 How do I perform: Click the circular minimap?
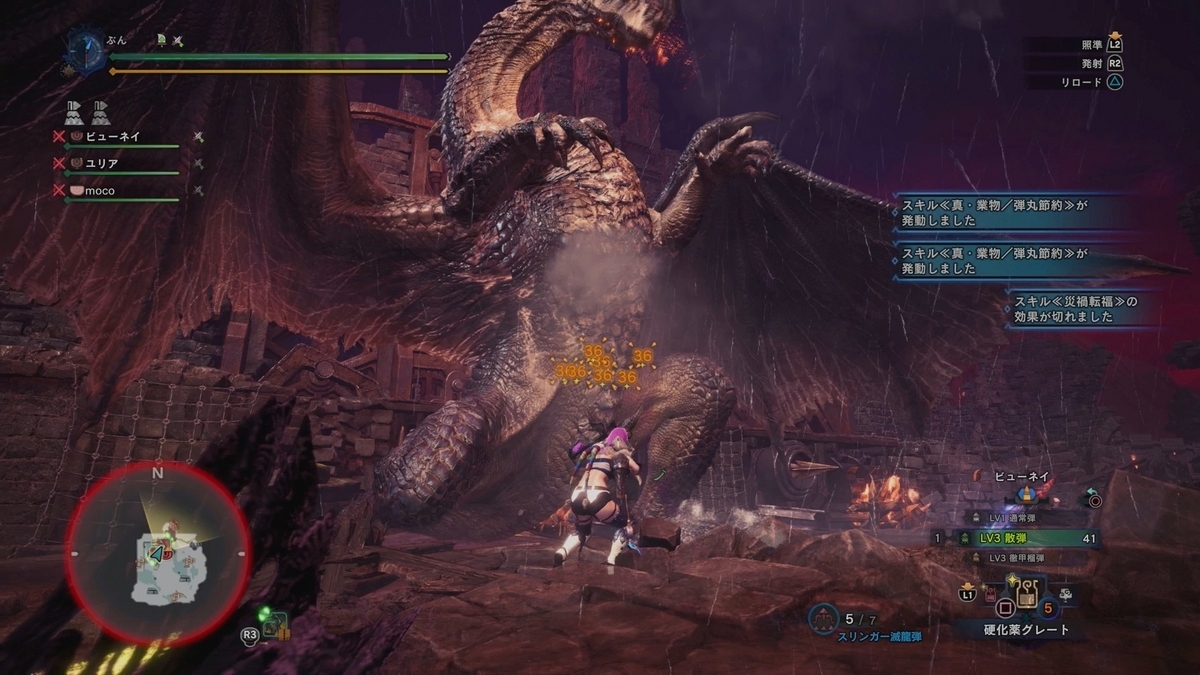tap(157, 552)
